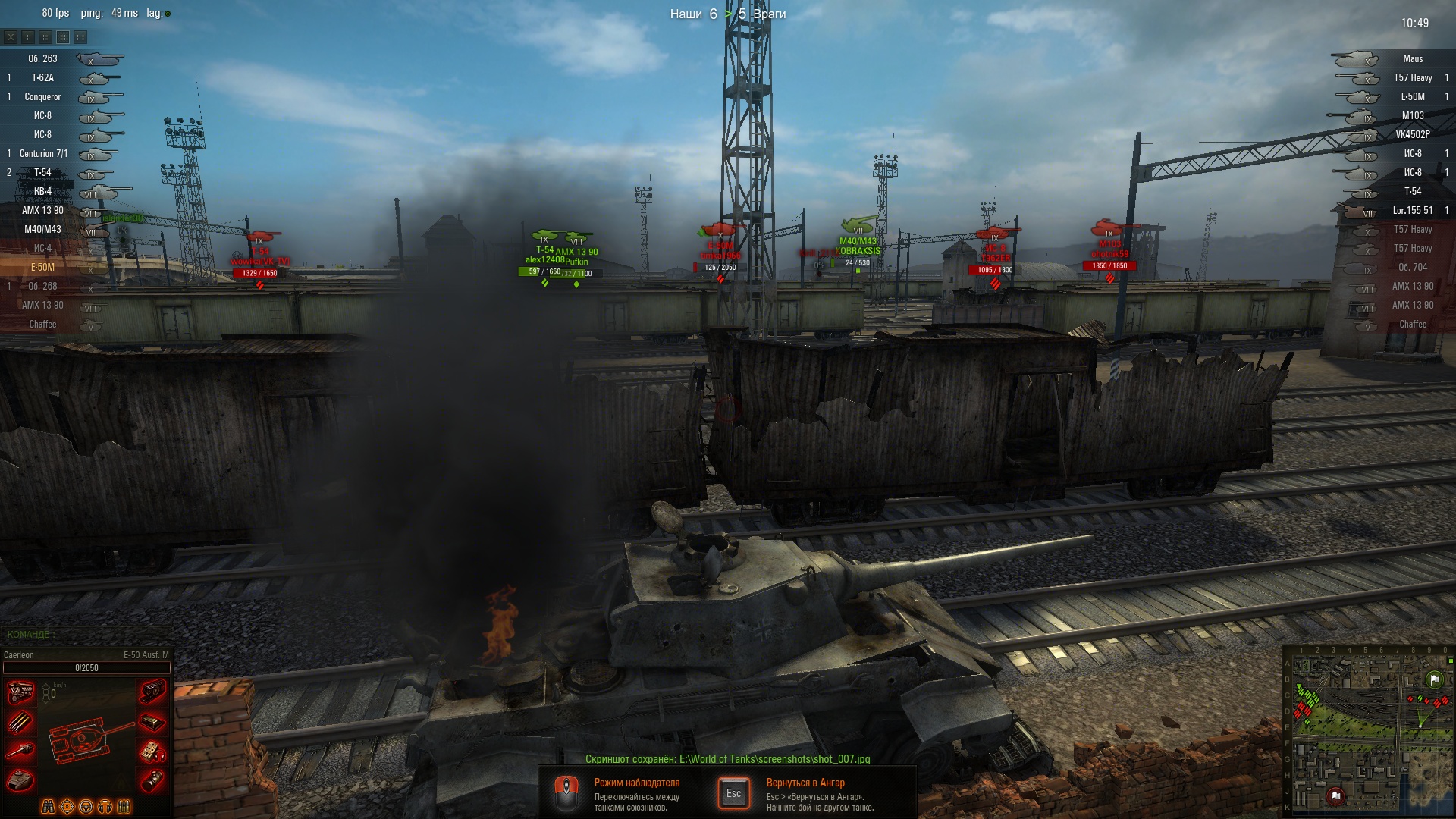The image size is (1456, 819).
Task: Select the Об. 263 row in ally list
Action: tap(43, 59)
